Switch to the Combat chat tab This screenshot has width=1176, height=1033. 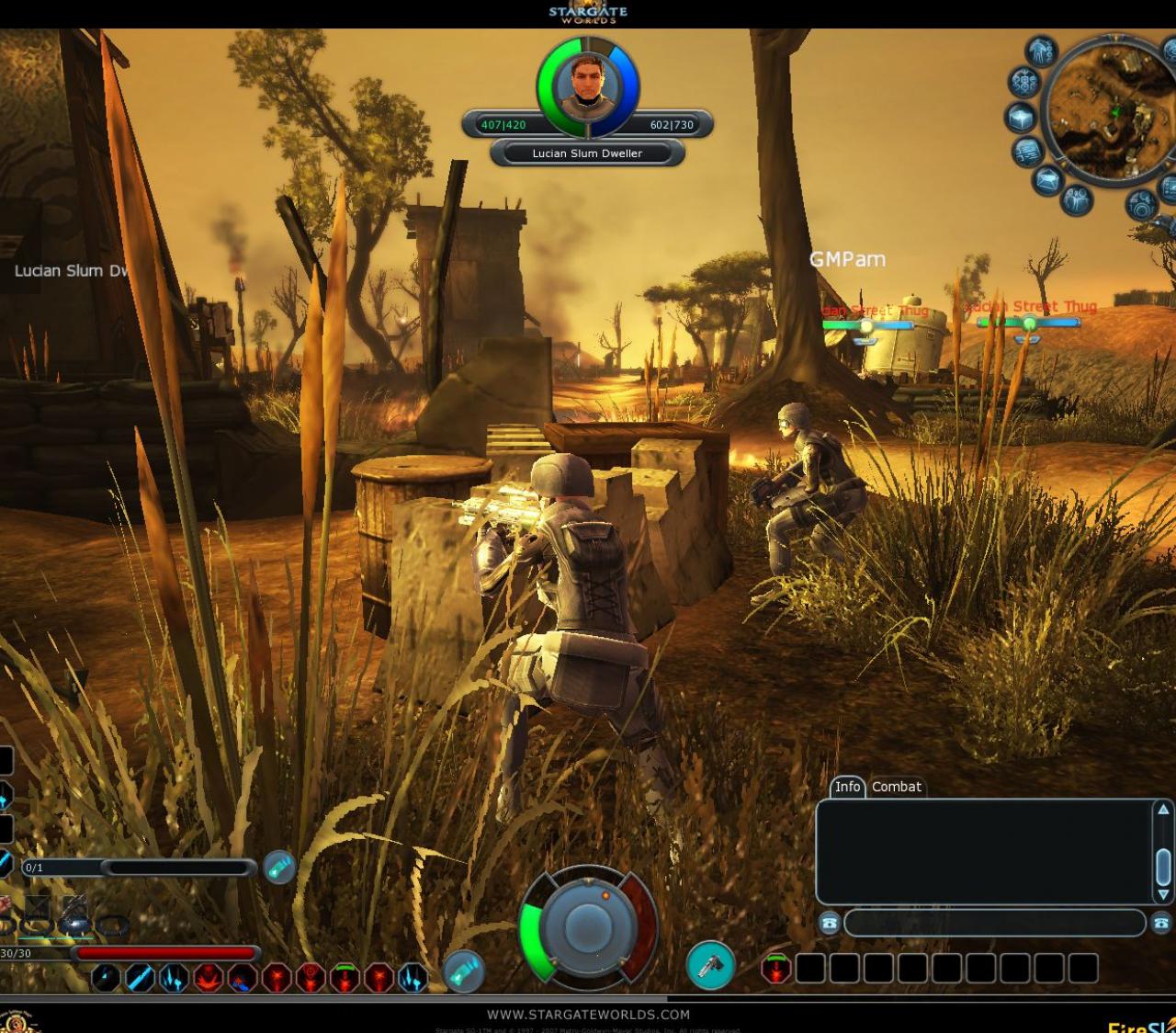pyautogui.click(x=896, y=788)
